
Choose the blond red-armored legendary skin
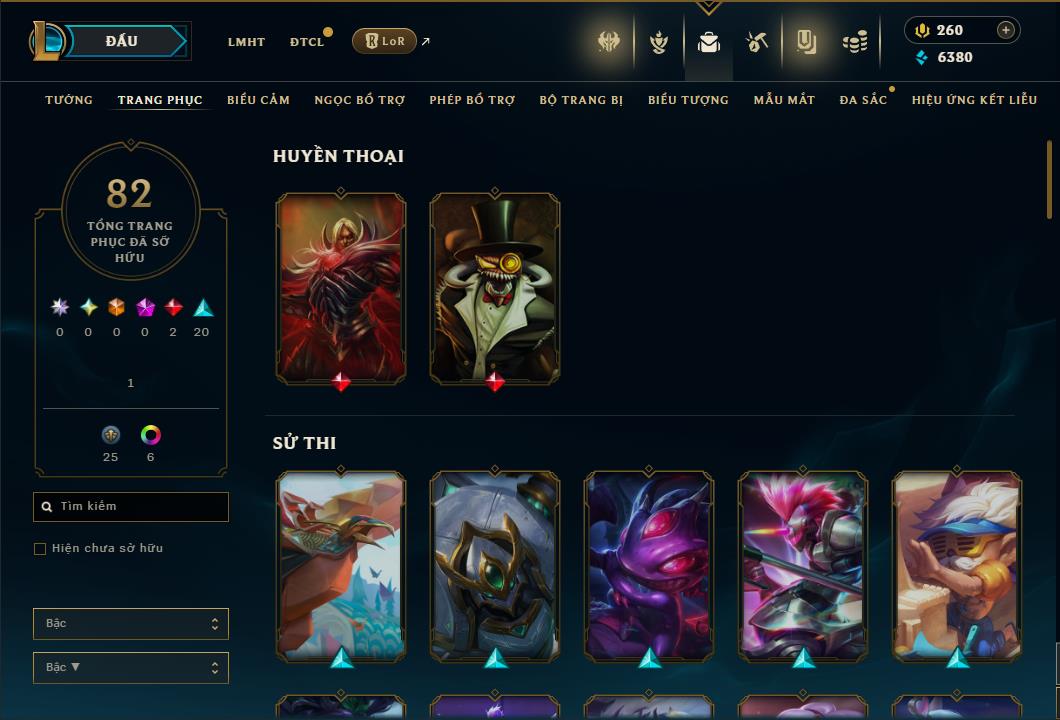tap(341, 287)
